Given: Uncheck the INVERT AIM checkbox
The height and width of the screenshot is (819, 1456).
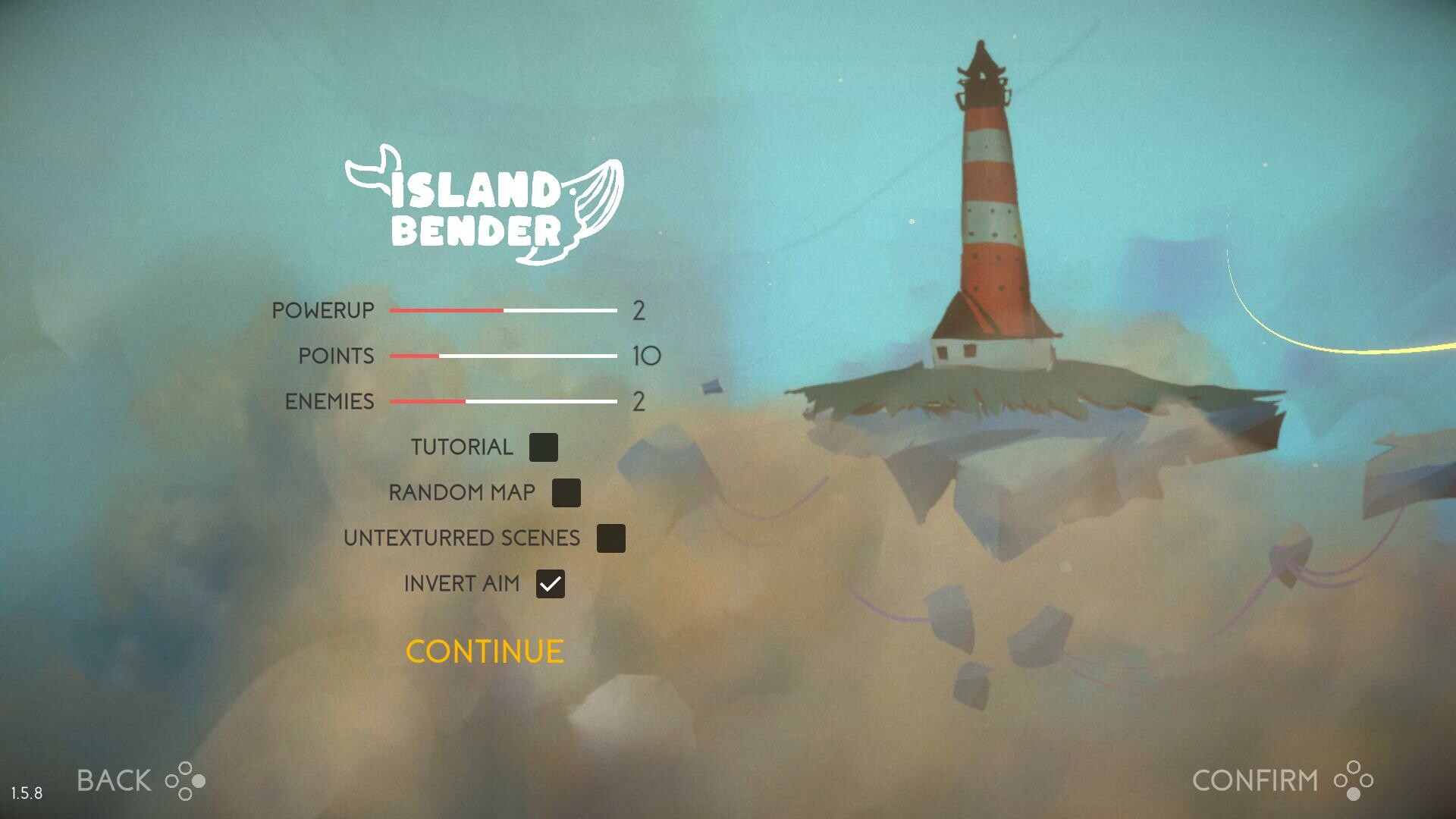Looking at the screenshot, I should (551, 584).
